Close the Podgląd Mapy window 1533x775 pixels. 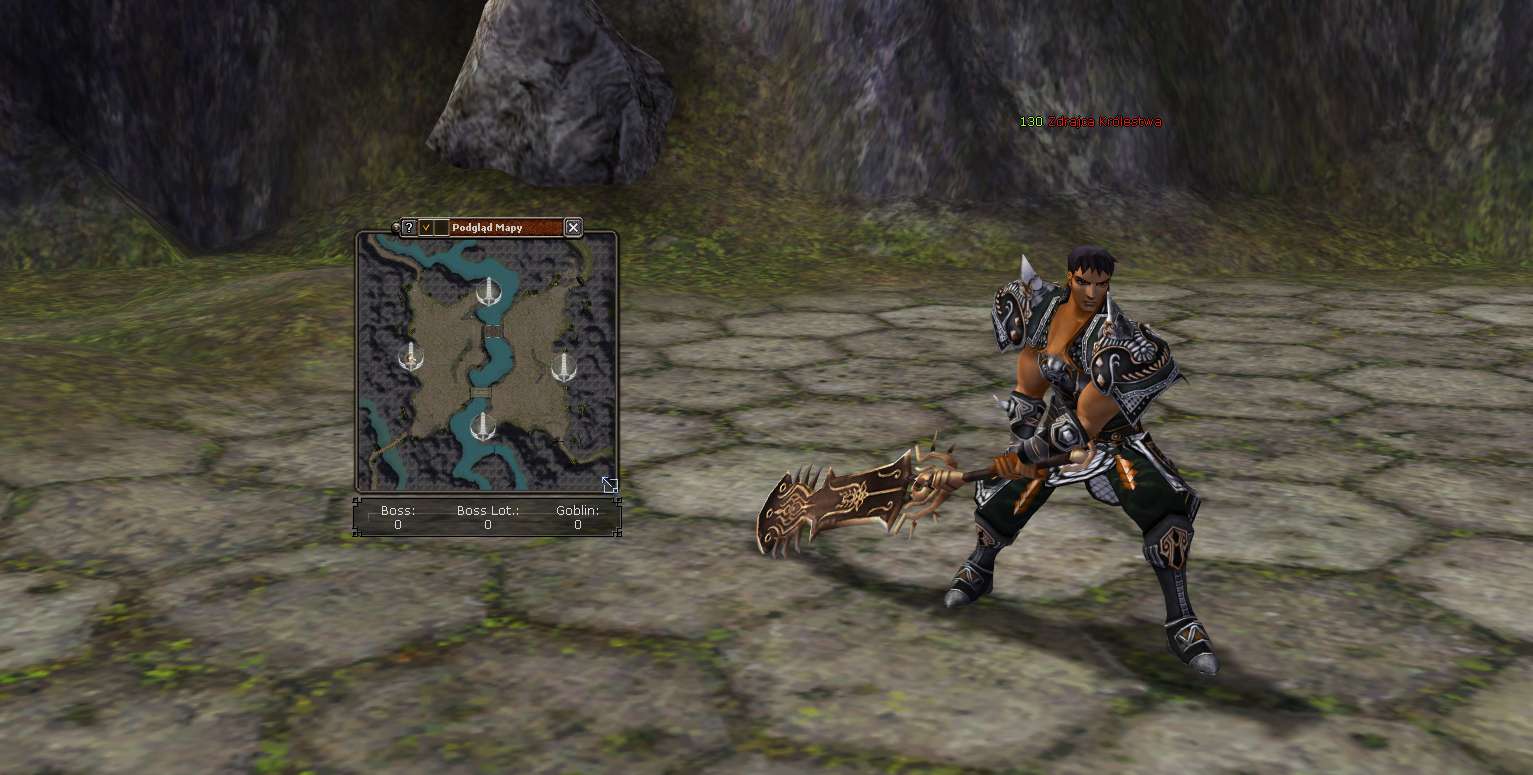coord(573,227)
